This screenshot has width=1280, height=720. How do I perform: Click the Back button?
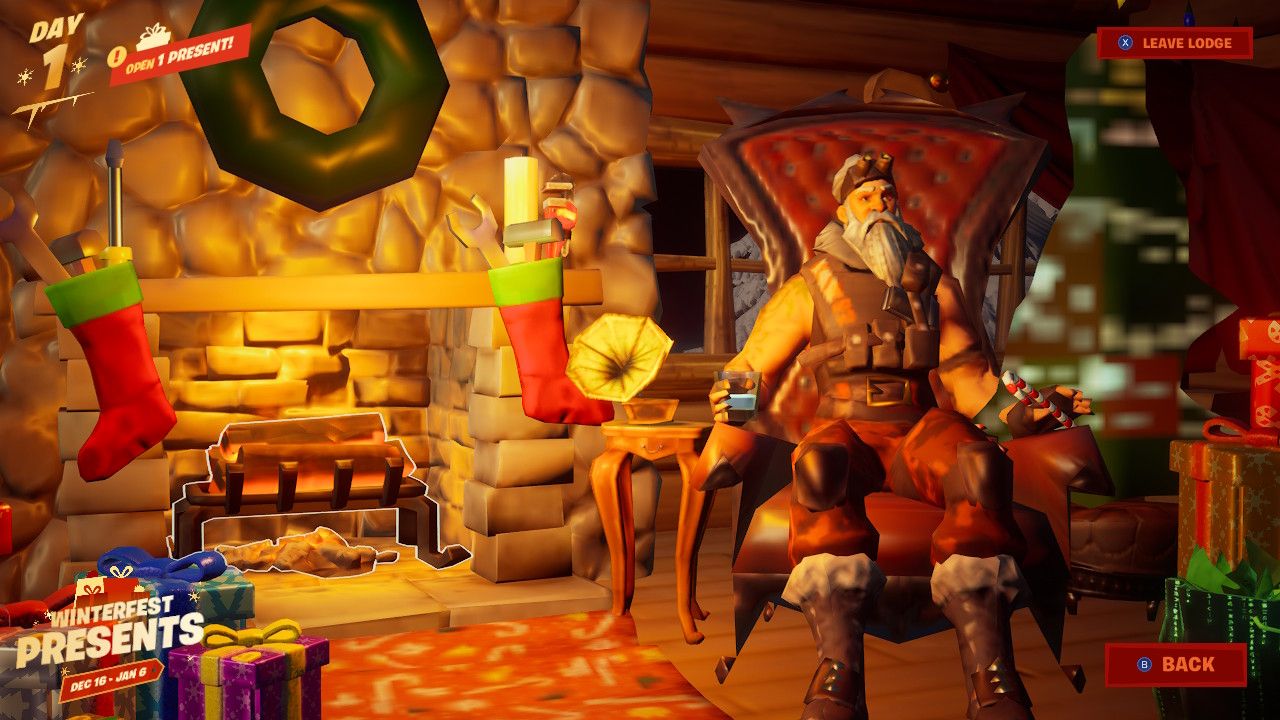click(1175, 662)
